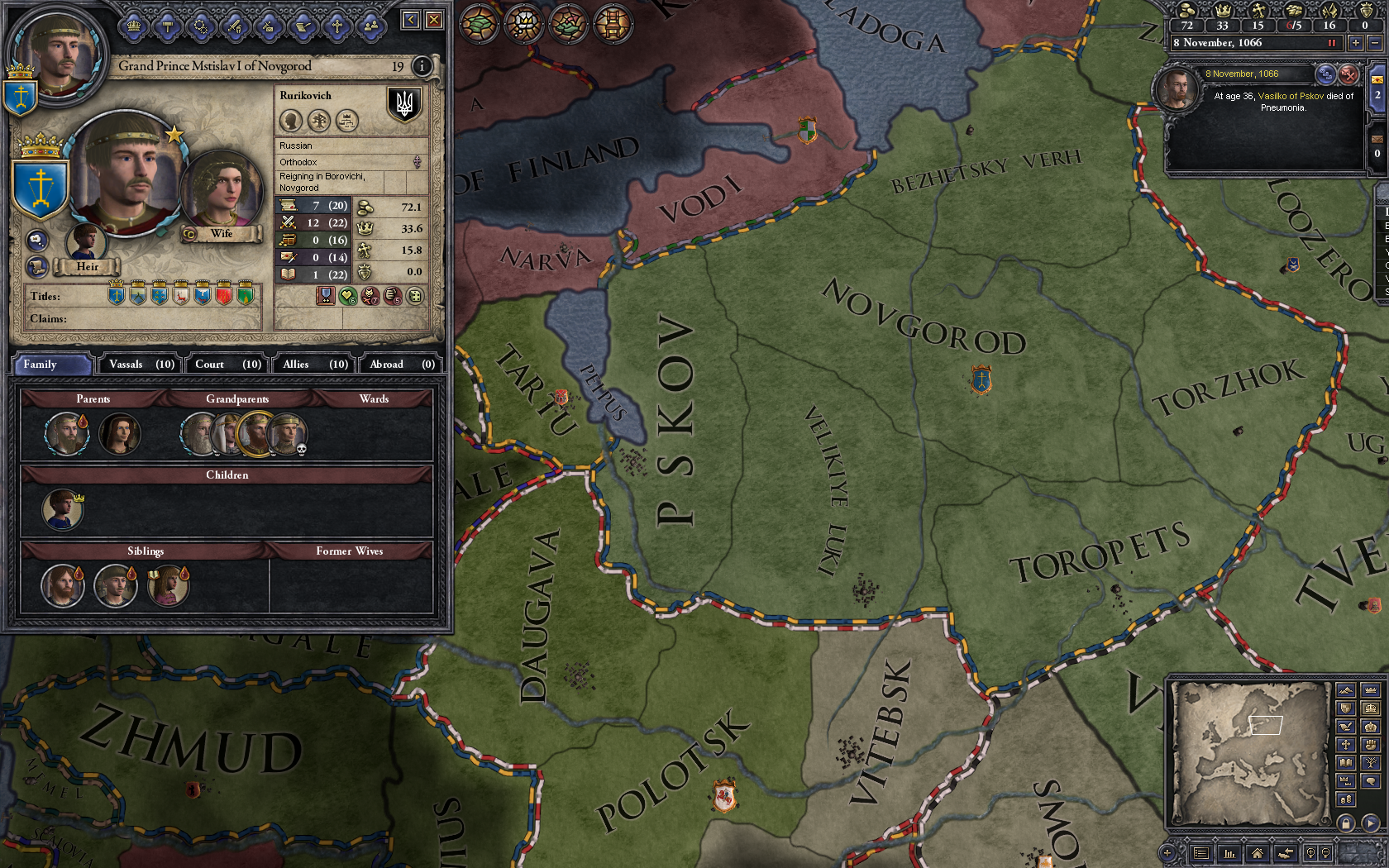Image resolution: width=1389 pixels, height=868 pixels.
Task: Select the revolt risk fist map mode
Action: (x=1370, y=744)
